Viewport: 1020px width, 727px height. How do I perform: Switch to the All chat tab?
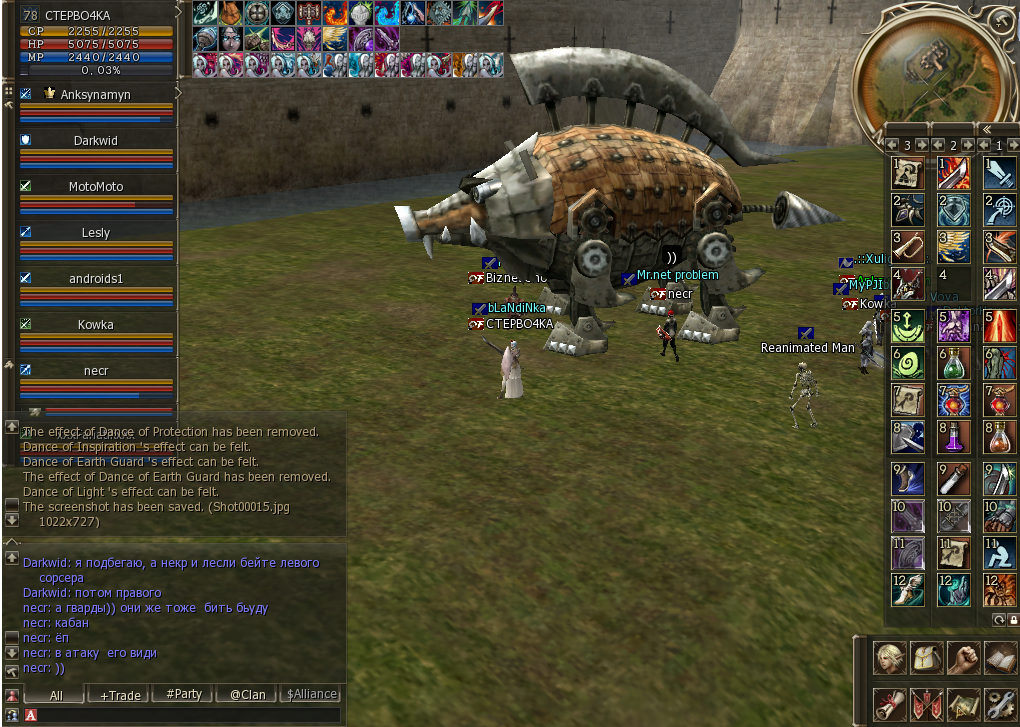click(56, 694)
